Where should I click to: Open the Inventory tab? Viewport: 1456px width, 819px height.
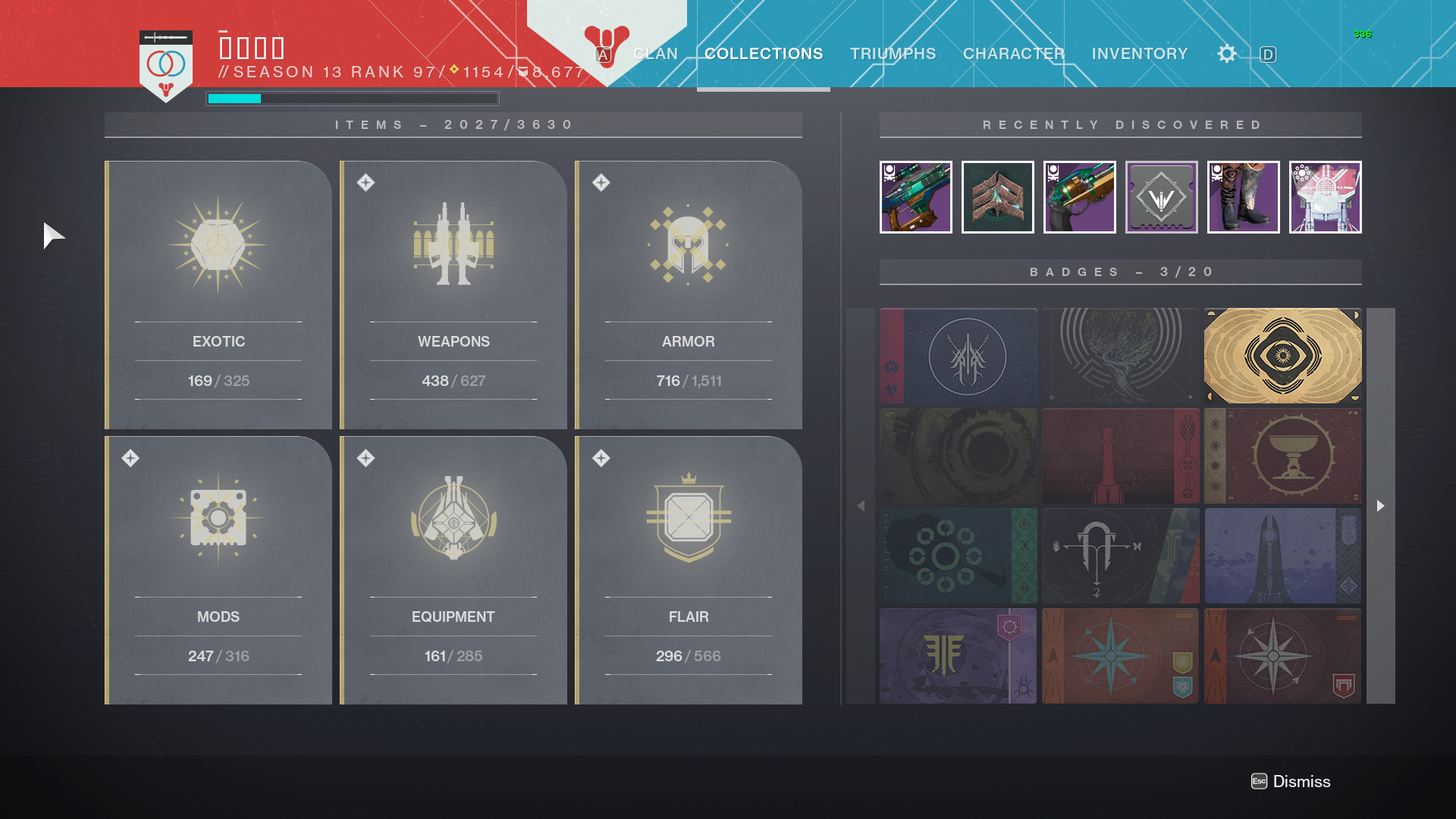(x=1139, y=54)
